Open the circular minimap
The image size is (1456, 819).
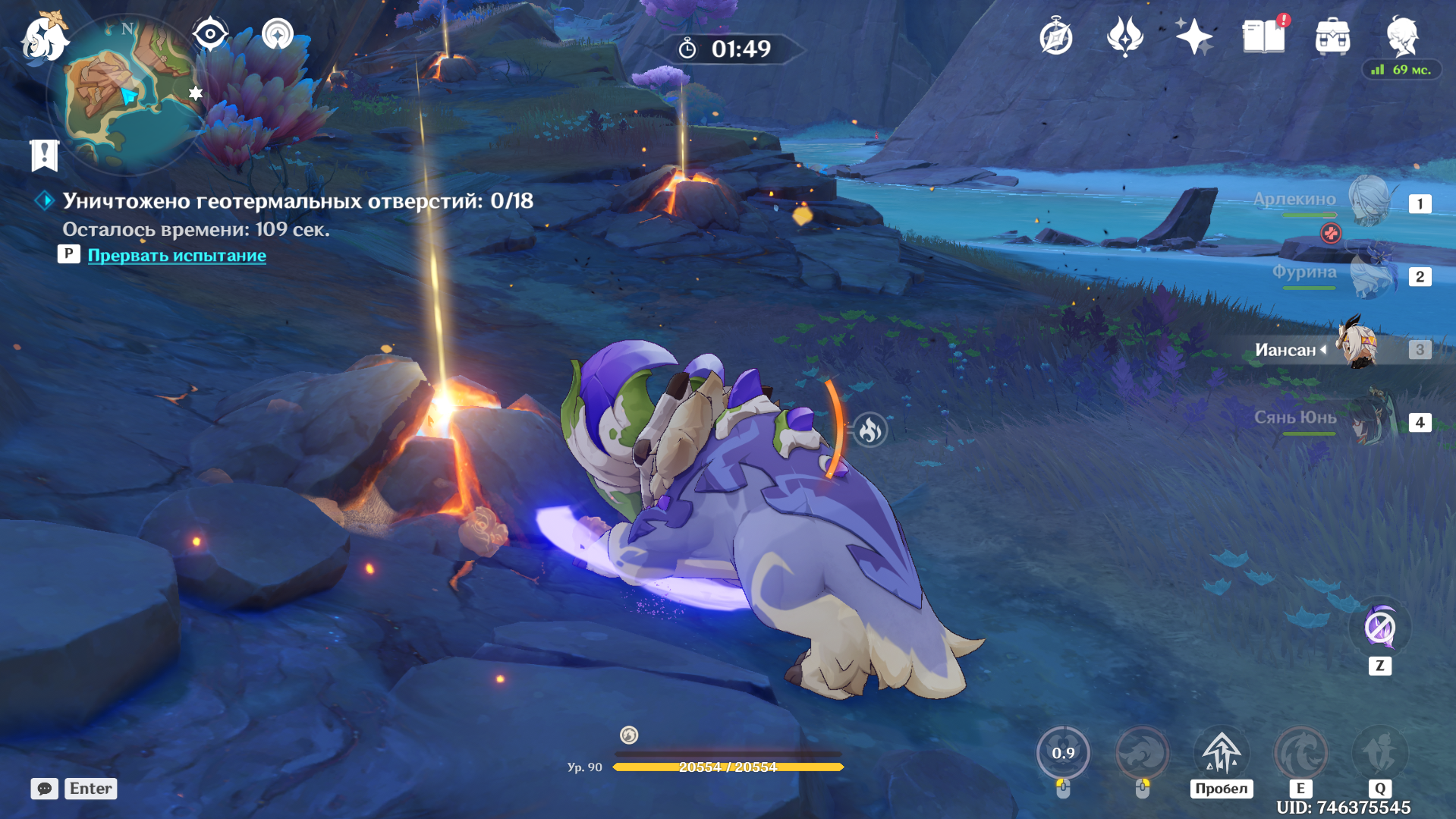[x=125, y=95]
